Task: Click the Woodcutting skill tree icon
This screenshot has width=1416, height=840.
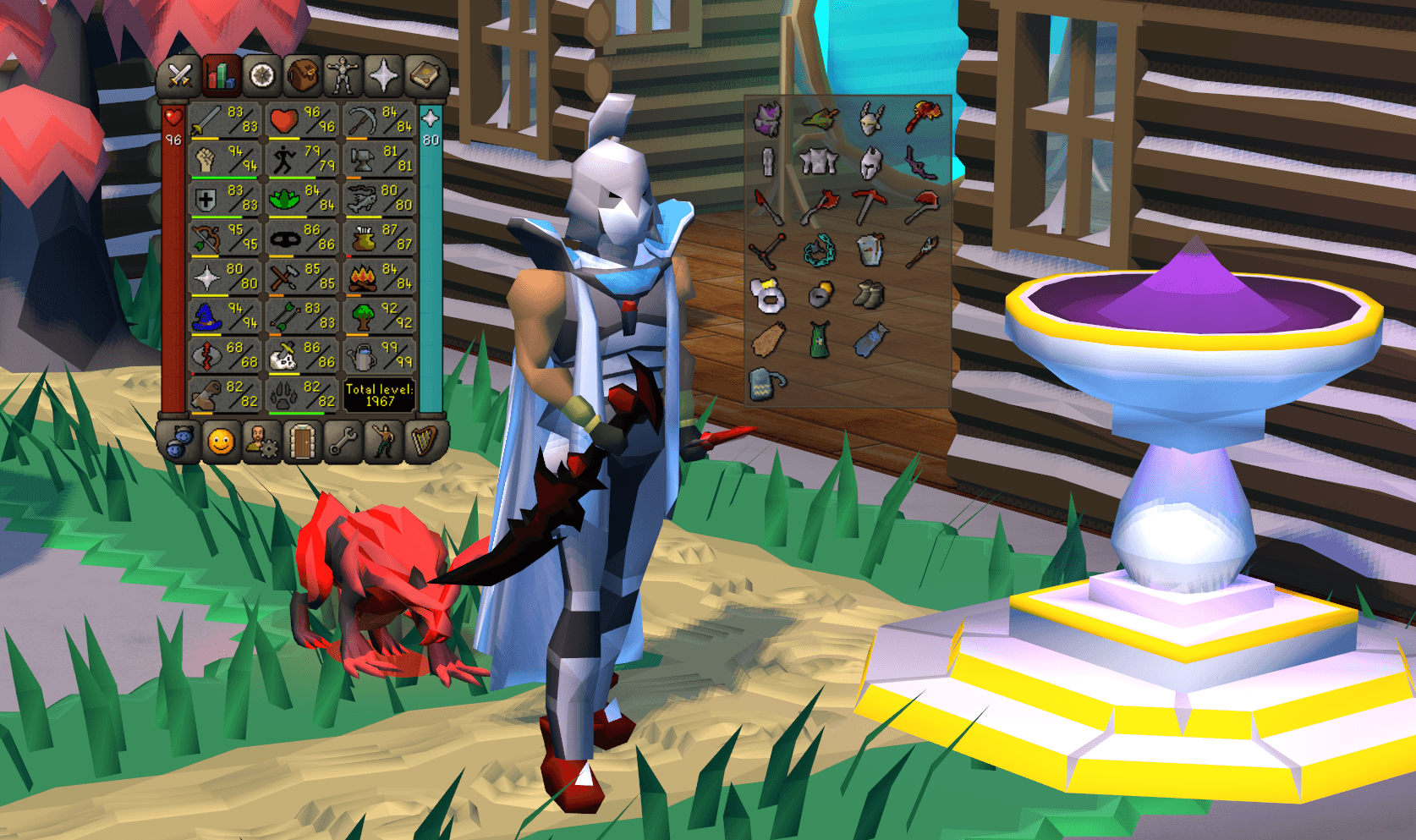Action: coord(362,319)
